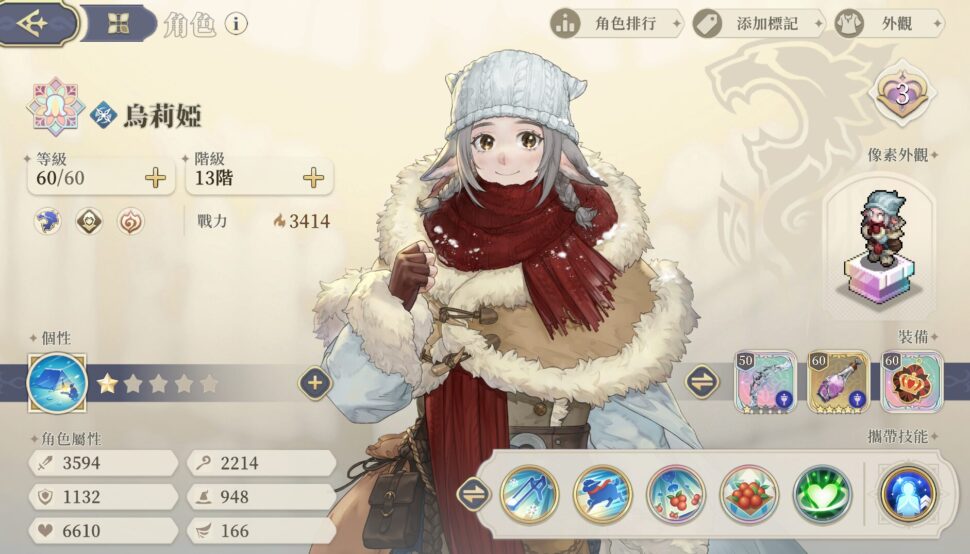The width and height of the screenshot is (970, 554).
Task: Select the level 50 bow equipment slot
Action: click(x=765, y=381)
